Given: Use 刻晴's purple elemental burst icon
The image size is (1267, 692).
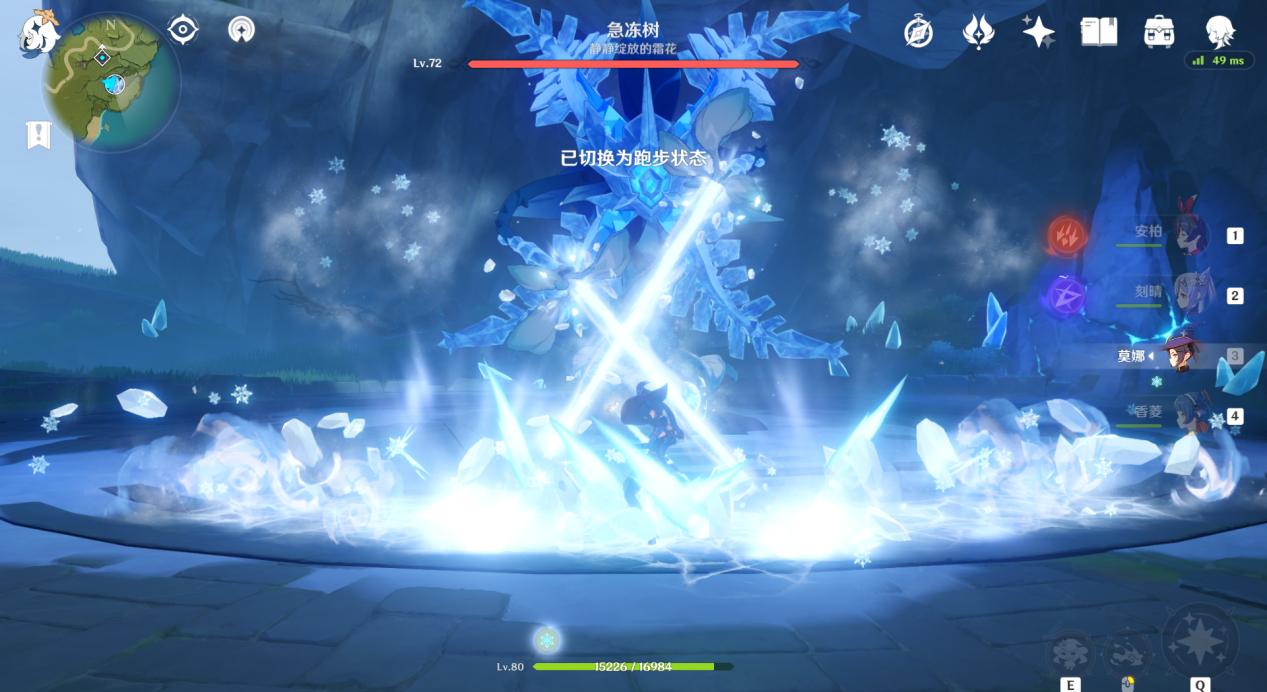Looking at the screenshot, I should click(x=1066, y=295).
